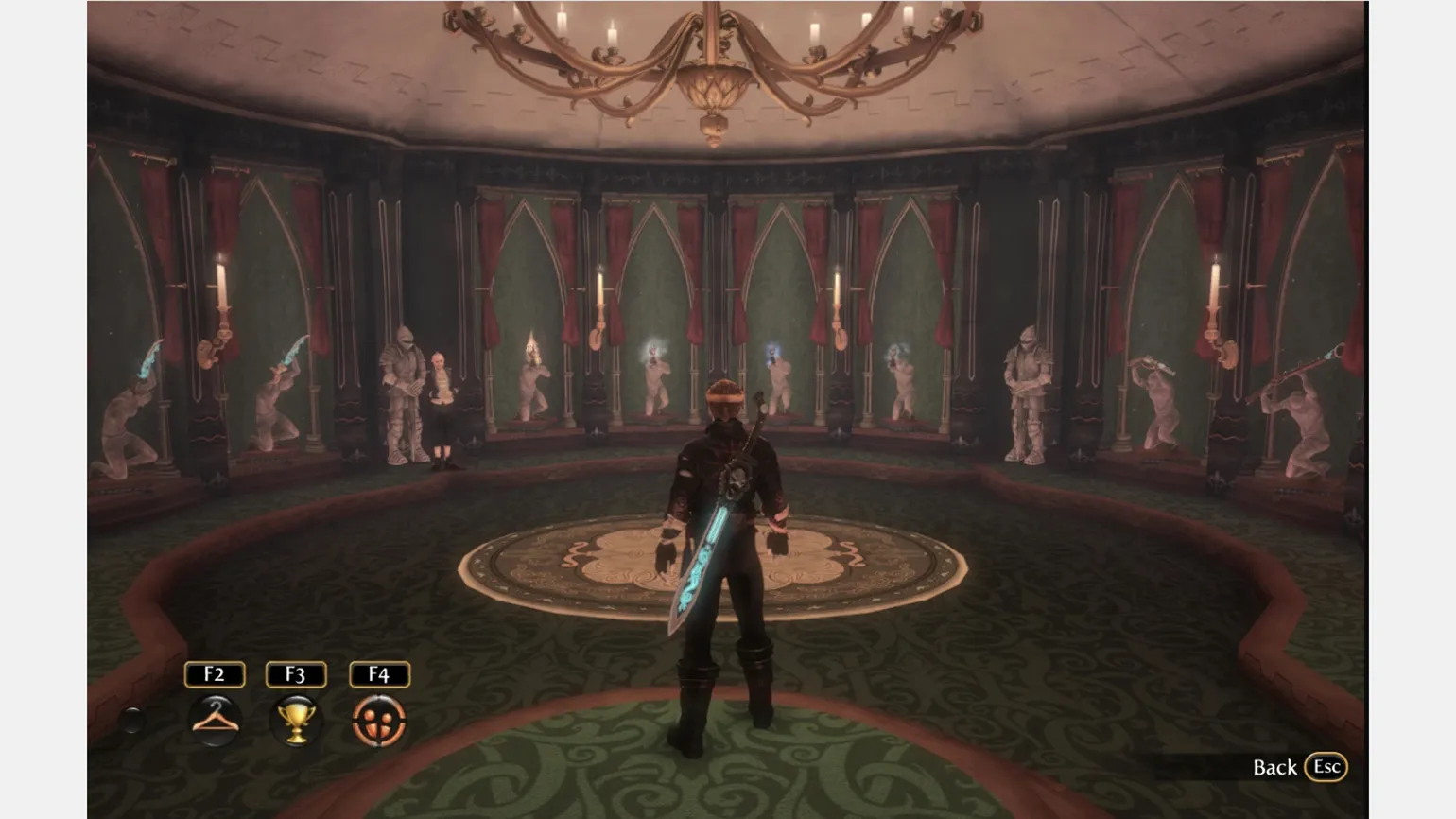This screenshot has height=819, width=1456.
Task: Open the trophy room icon
Action: 296,721
